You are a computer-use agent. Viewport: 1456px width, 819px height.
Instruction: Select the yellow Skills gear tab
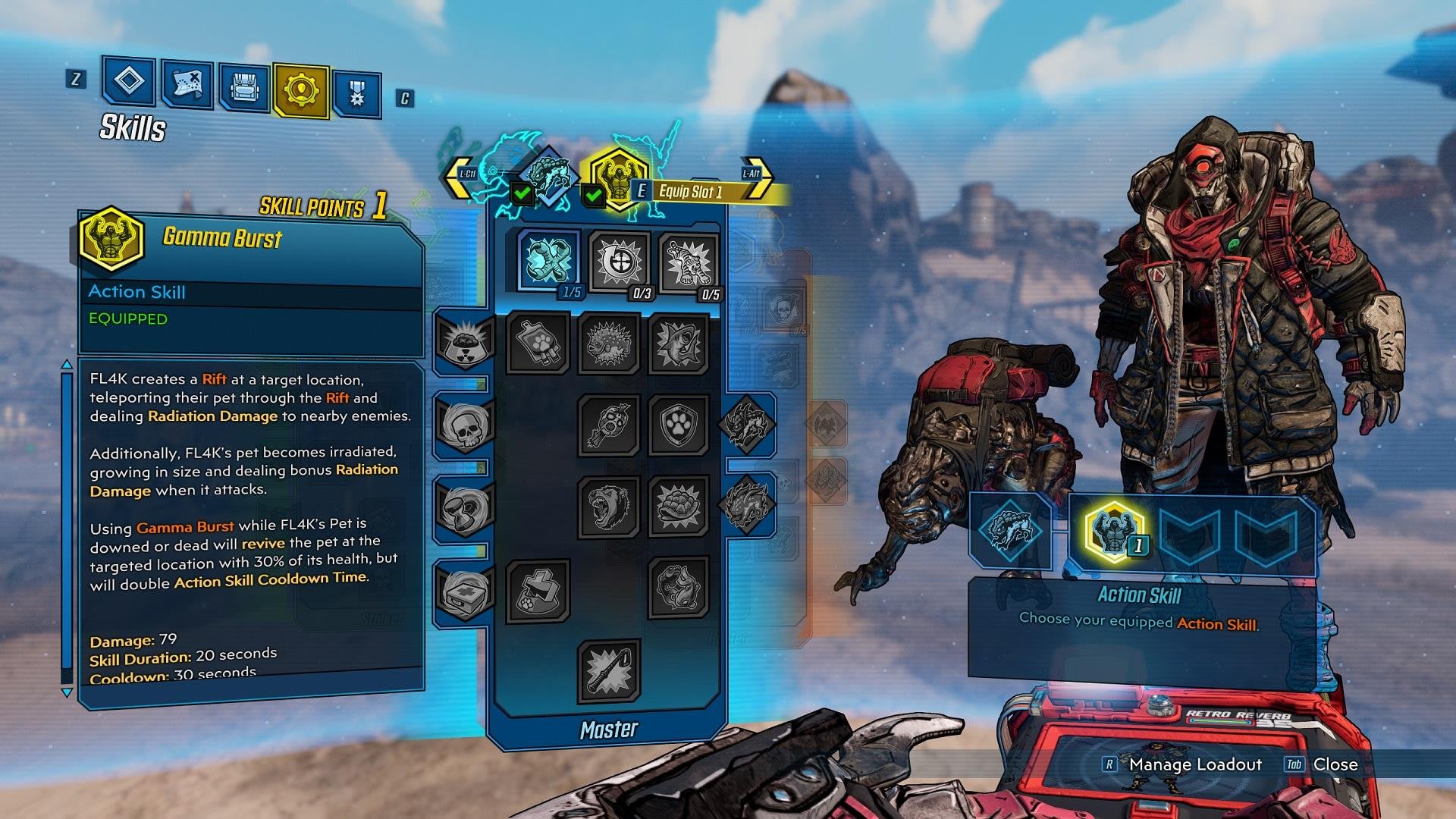click(x=301, y=90)
